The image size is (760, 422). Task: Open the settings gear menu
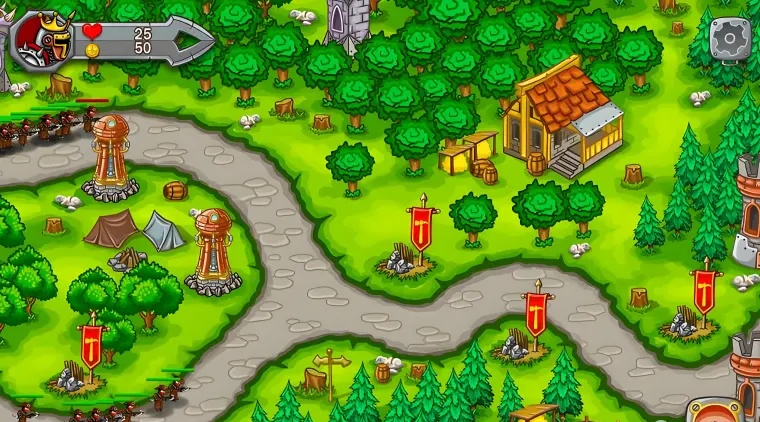pyautogui.click(x=731, y=39)
